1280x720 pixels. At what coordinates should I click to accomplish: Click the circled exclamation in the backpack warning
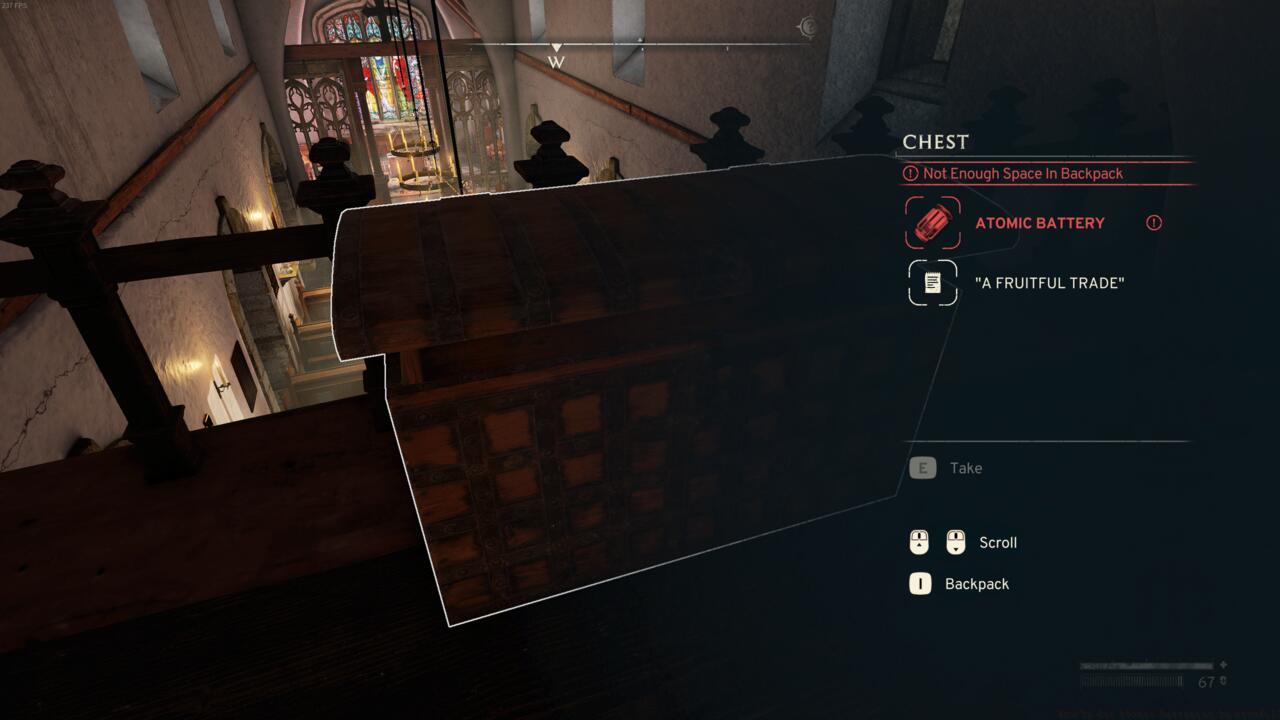coord(913,173)
